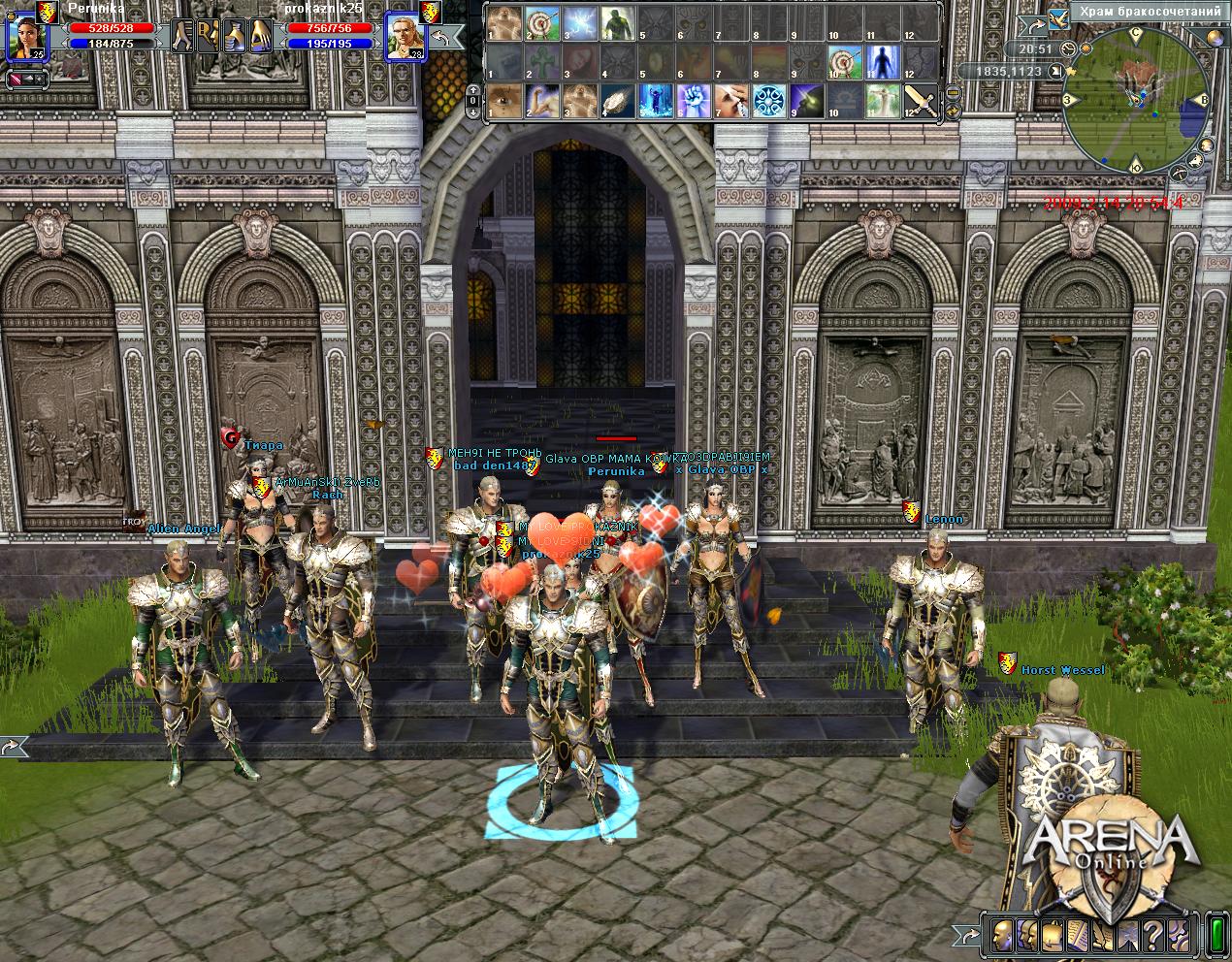Use the flexed arm strength skill
1232x962 pixels.
(x=540, y=100)
